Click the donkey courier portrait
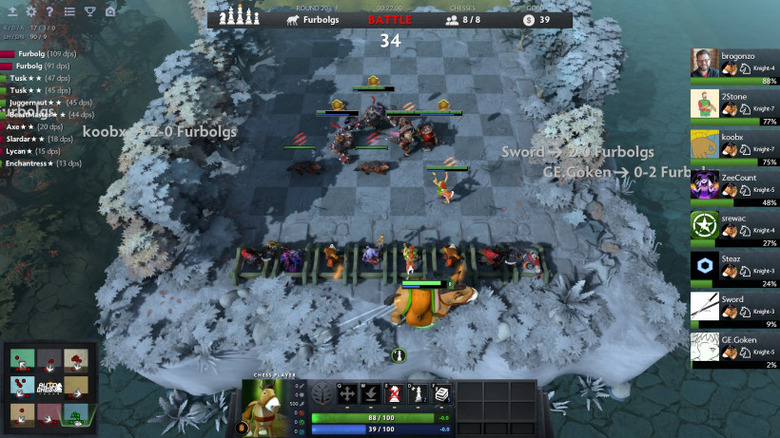 click(260, 408)
